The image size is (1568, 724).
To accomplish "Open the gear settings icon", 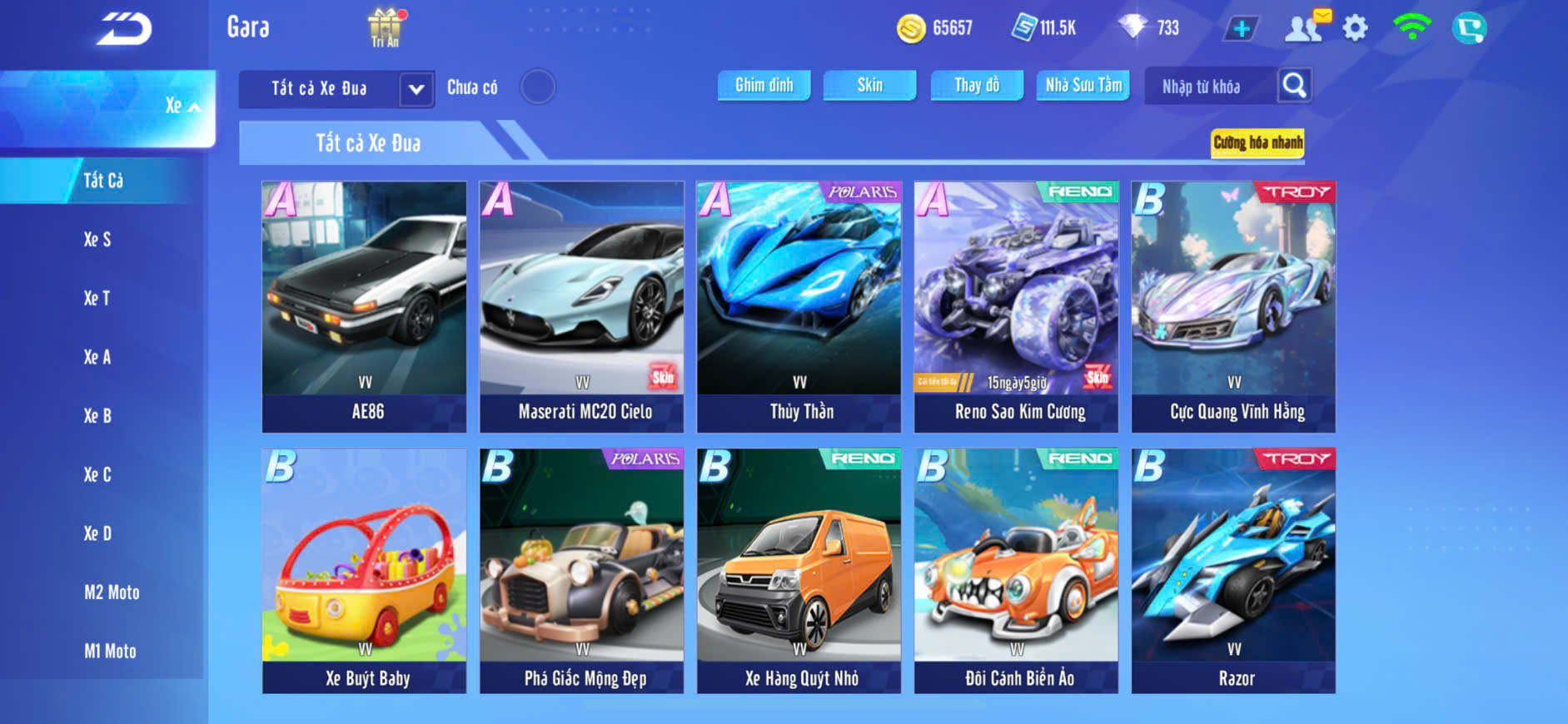I will point(1355,29).
